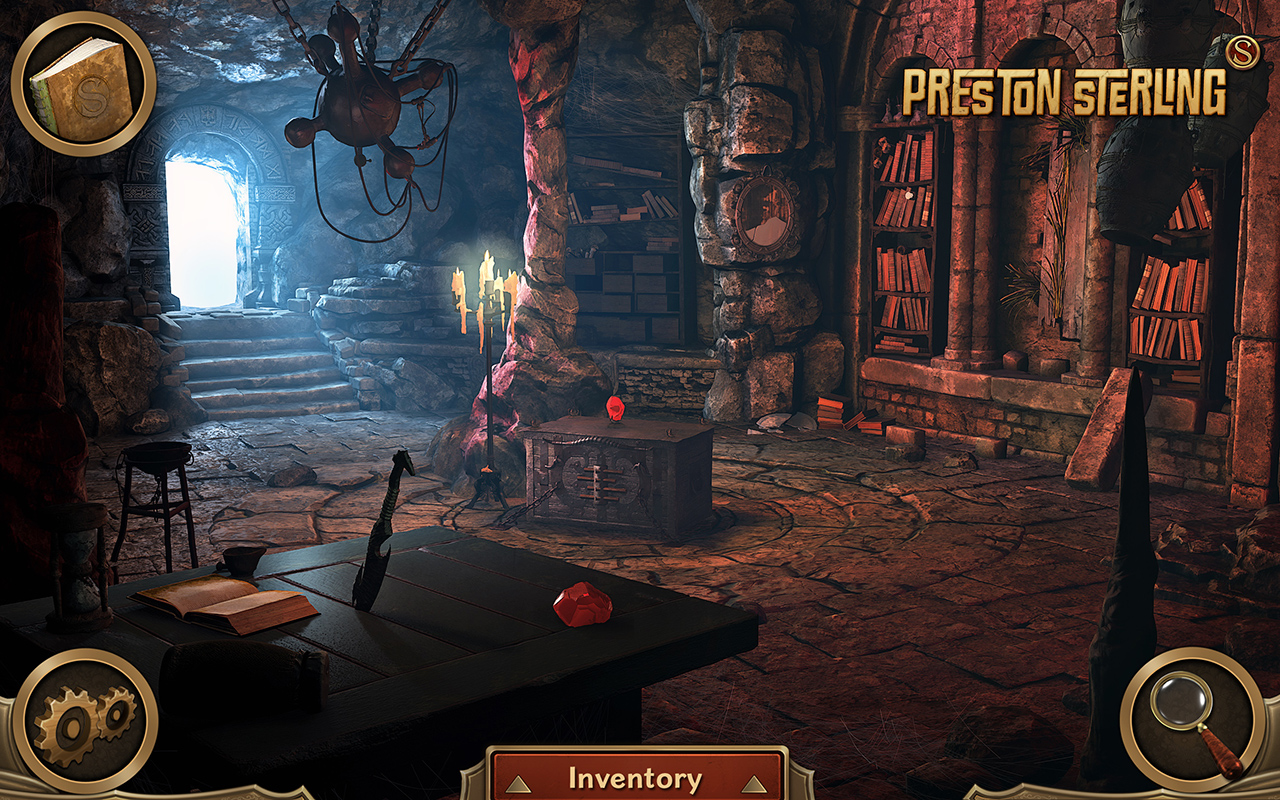Image resolution: width=1280 pixels, height=800 pixels.
Task: Open the journal book icon
Action: (83, 84)
